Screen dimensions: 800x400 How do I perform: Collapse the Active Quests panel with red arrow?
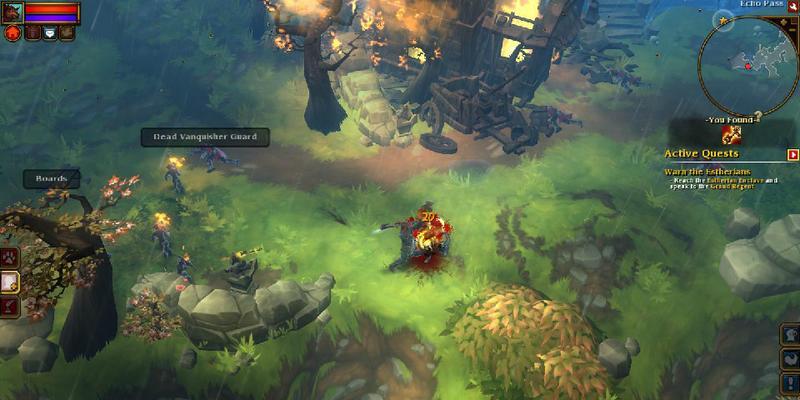793,155
